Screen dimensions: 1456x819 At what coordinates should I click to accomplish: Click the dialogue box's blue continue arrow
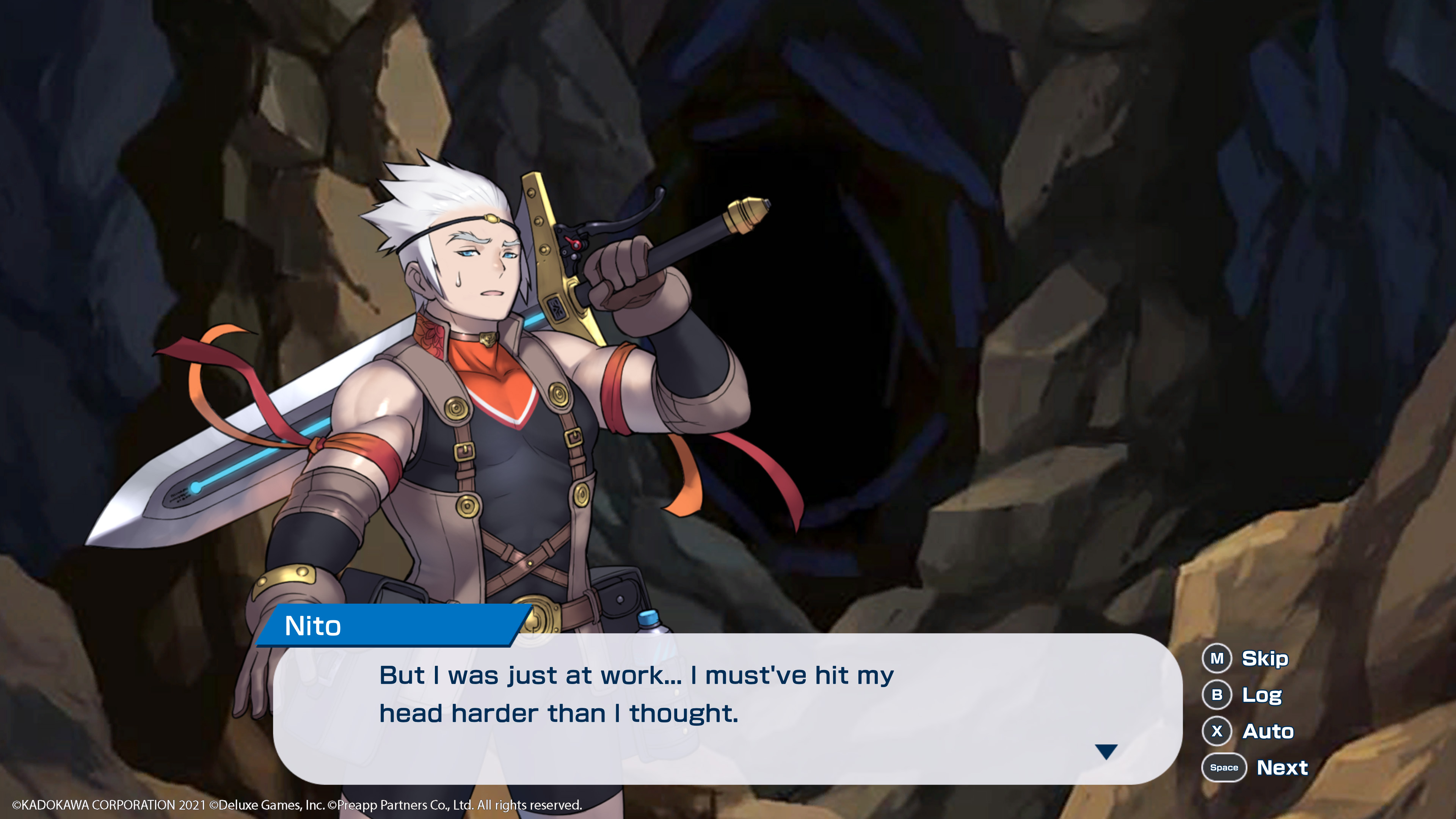click(x=1106, y=751)
